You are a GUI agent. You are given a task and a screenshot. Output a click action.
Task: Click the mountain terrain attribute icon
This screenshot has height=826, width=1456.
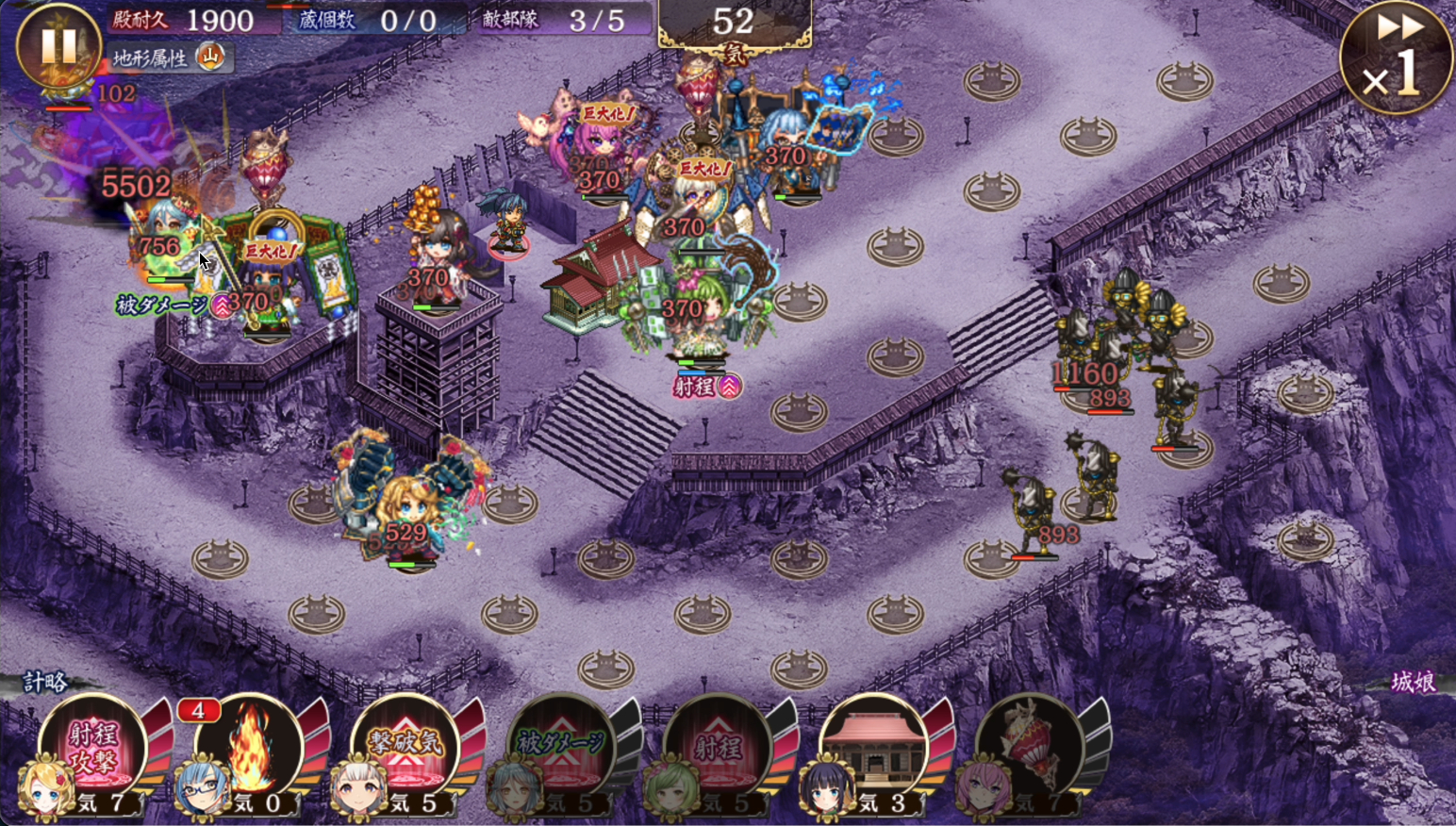[x=210, y=58]
